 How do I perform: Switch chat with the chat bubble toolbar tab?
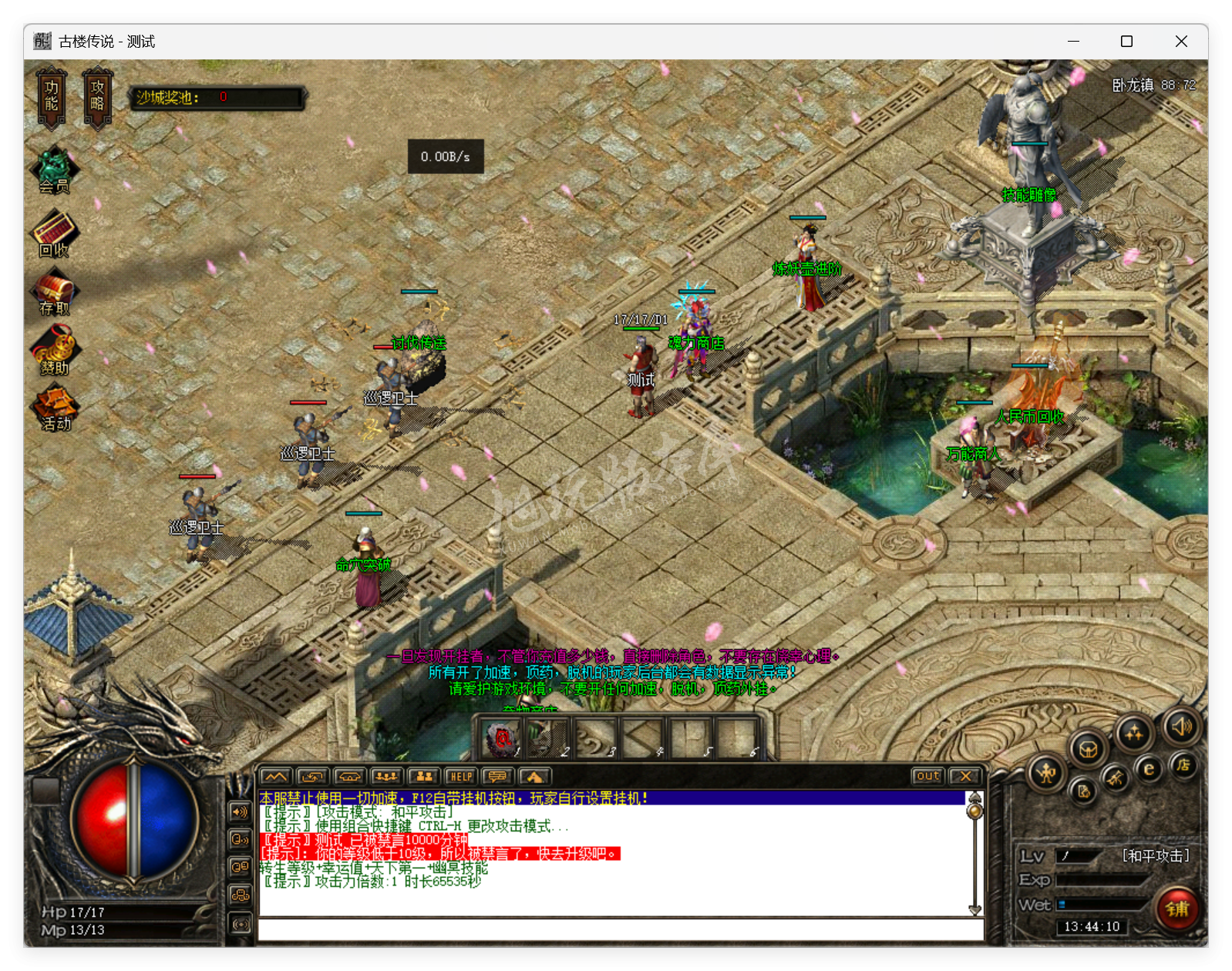497,776
